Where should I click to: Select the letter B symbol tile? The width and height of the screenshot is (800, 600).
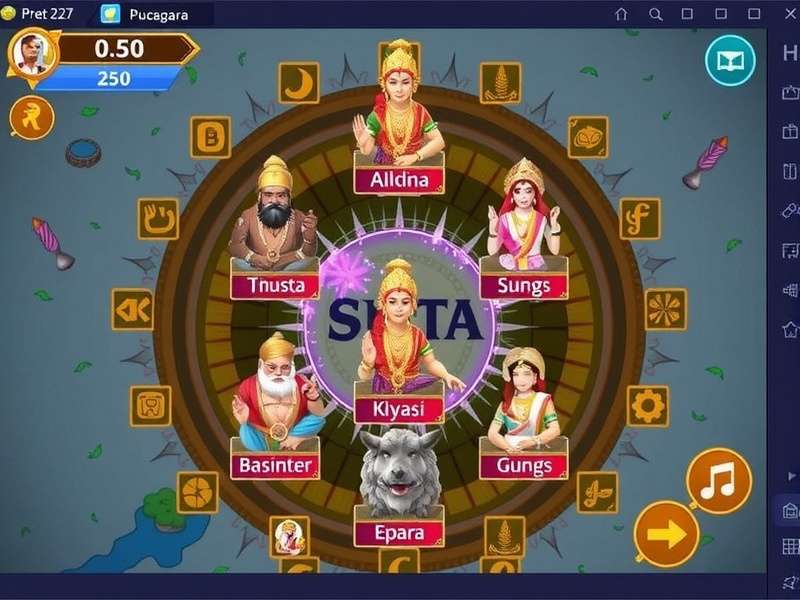click(211, 137)
